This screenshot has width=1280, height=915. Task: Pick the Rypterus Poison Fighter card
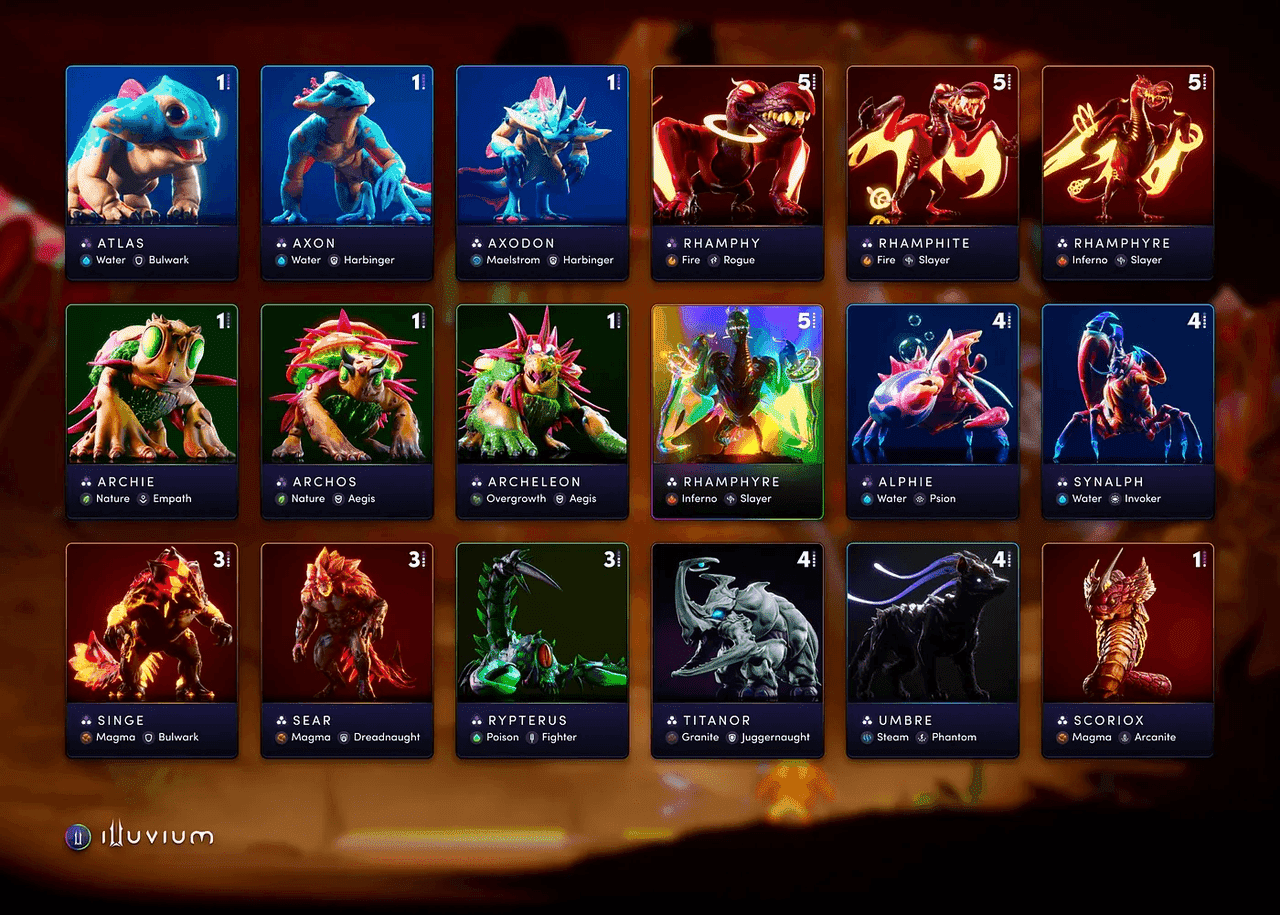542,650
